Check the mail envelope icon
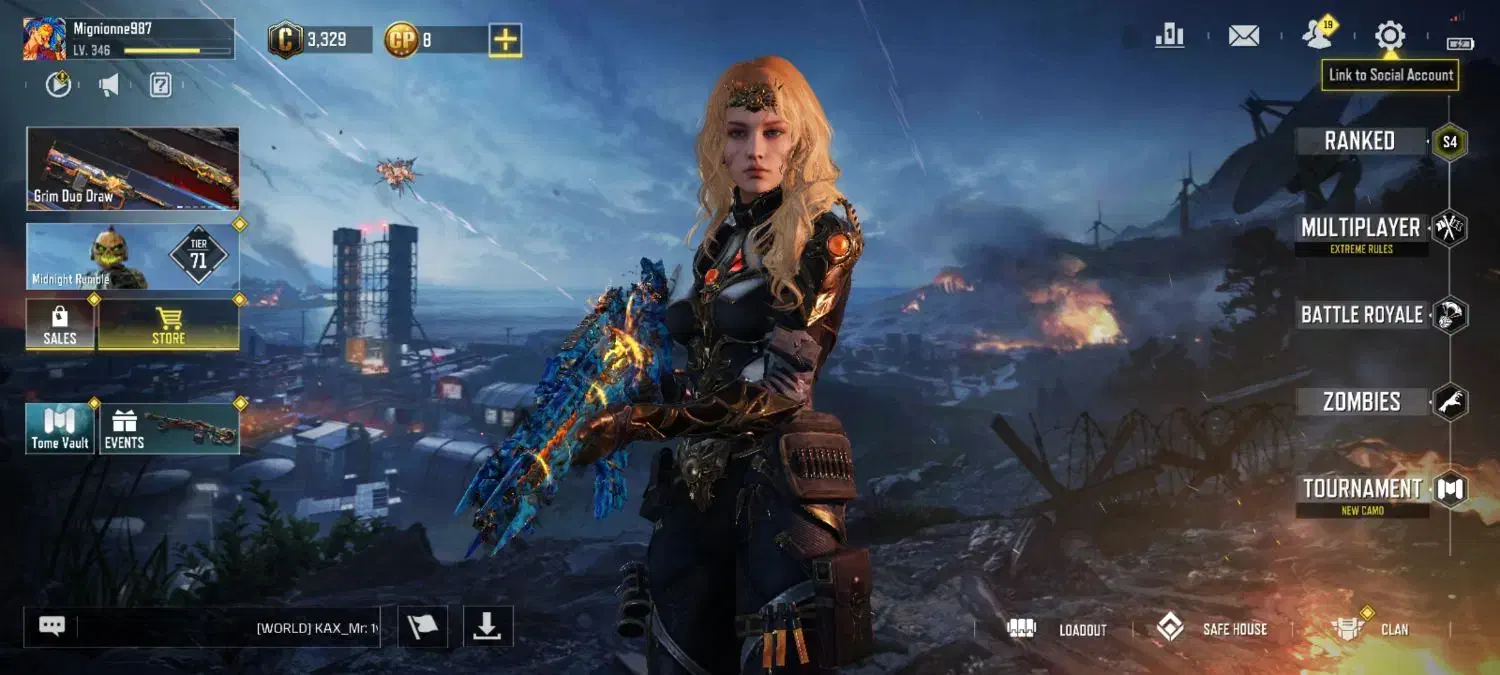This screenshot has width=1500, height=675. pyautogui.click(x=1243, y=37)
